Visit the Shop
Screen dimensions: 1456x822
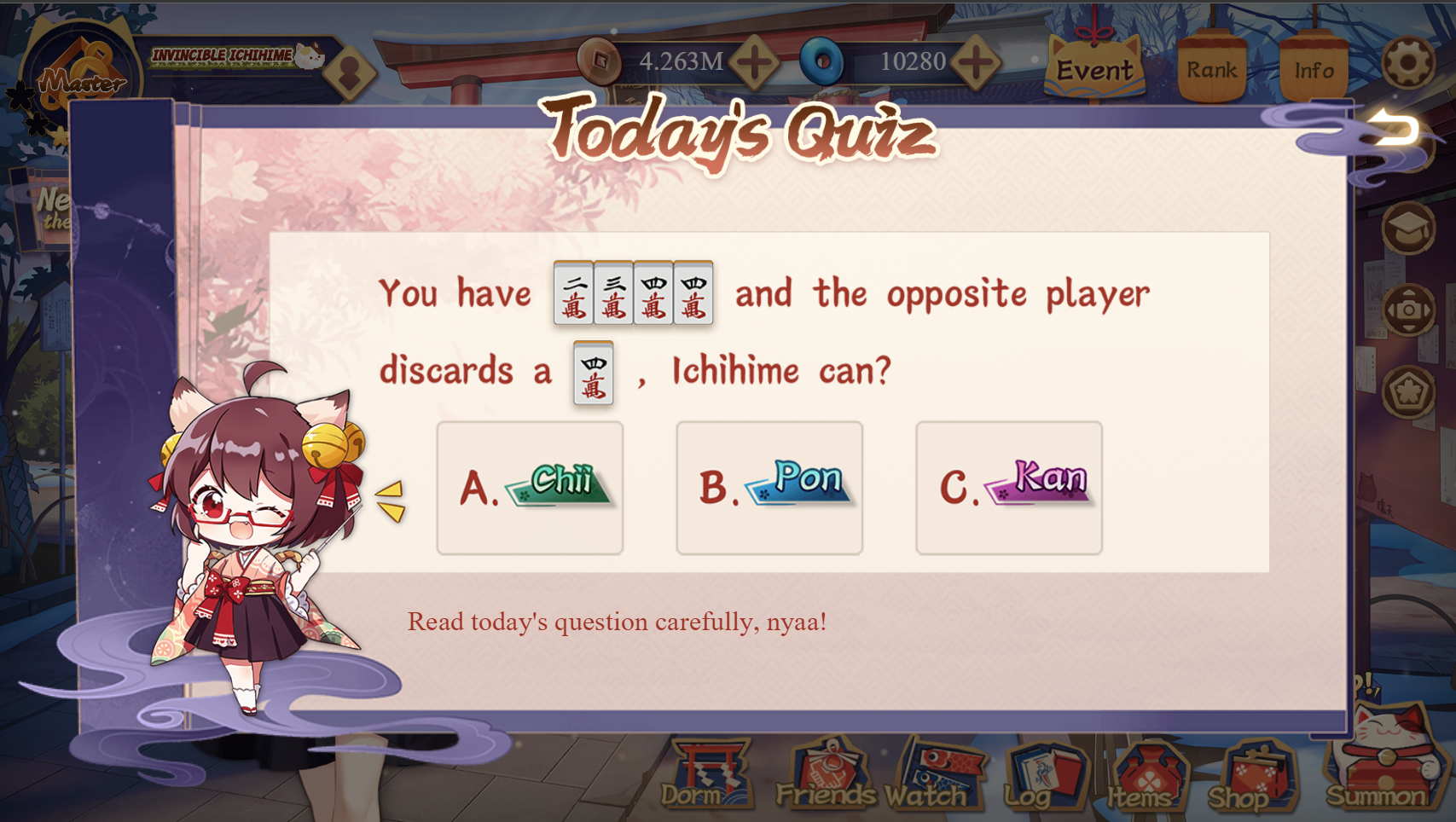pyautogui.click(x=1247, y=776)
